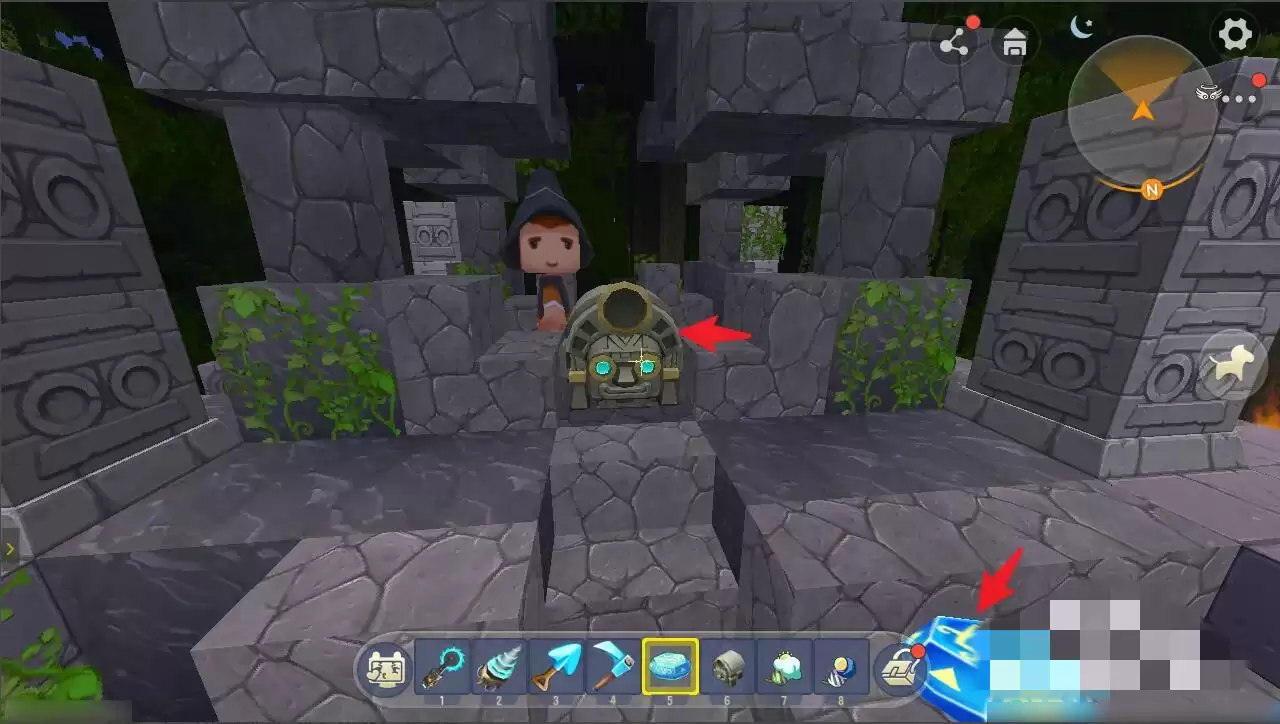1280x724 pixels.
Task: Select the blue pickaxe in slot 4
Action: [x=613, y=665]
